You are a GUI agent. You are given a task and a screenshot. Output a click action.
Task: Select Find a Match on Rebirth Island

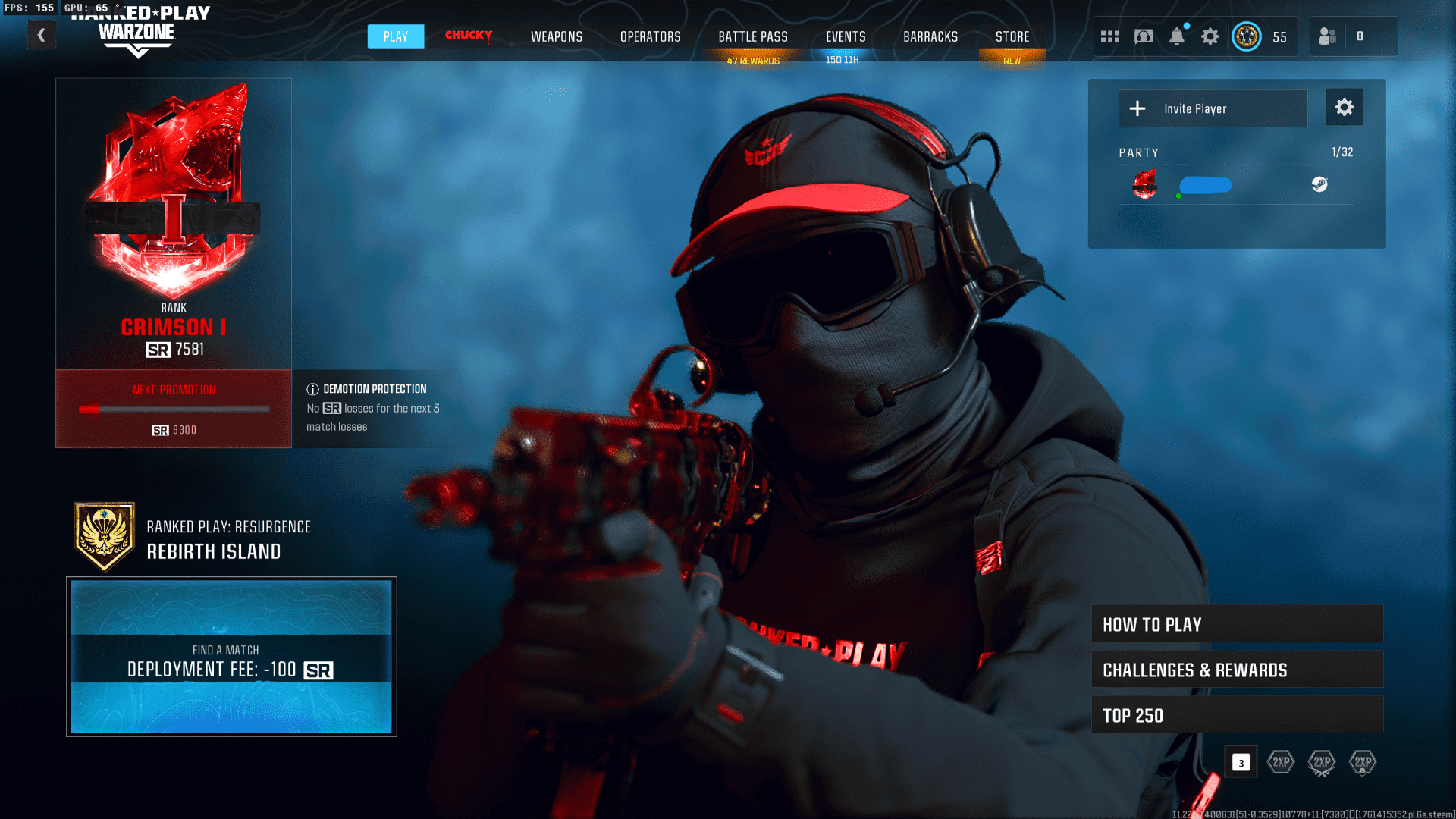(x=231, y=658)
